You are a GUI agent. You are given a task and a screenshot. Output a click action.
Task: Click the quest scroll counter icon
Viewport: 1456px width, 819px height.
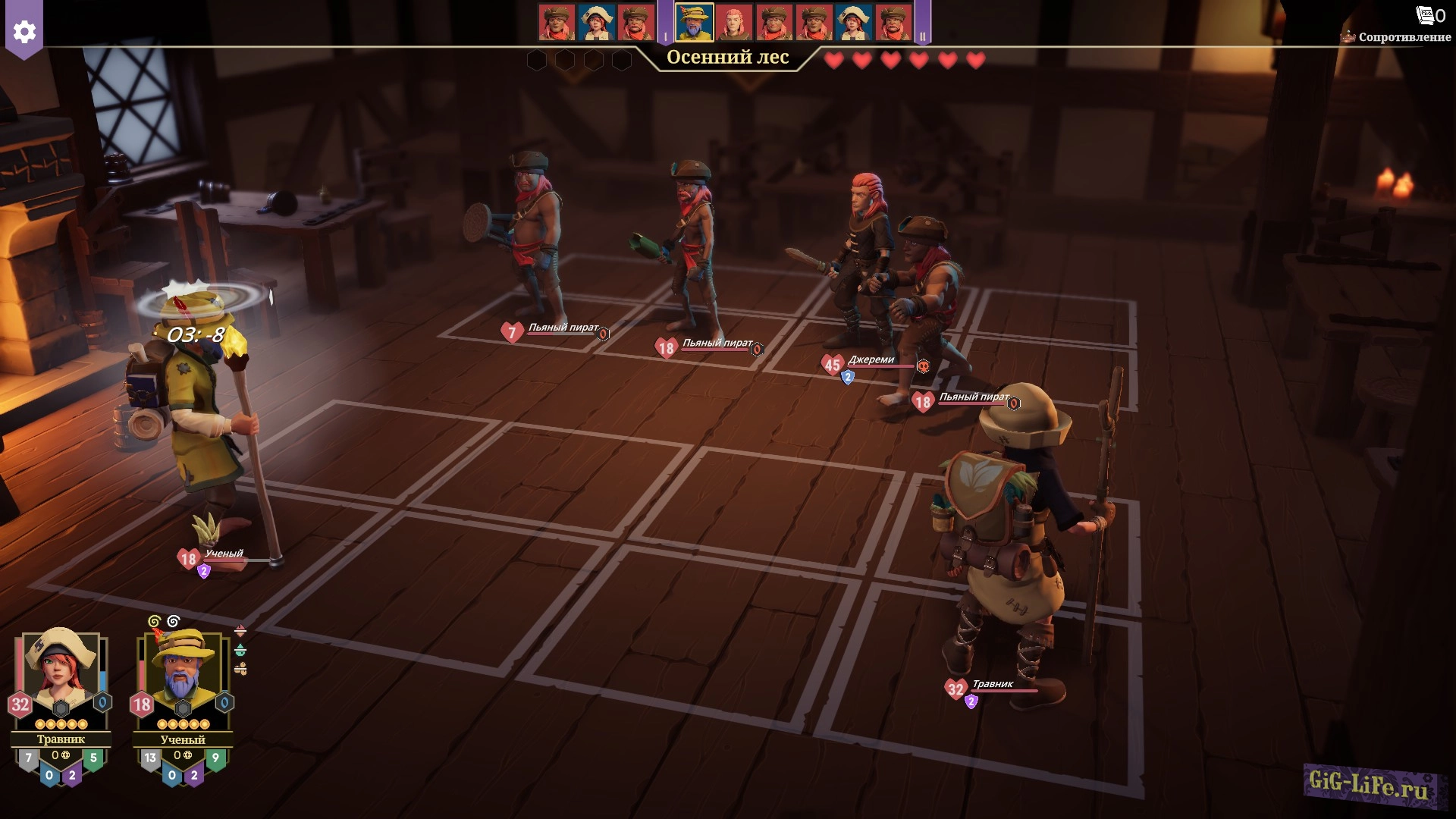pyautogui.click(x=1426, y=15)
